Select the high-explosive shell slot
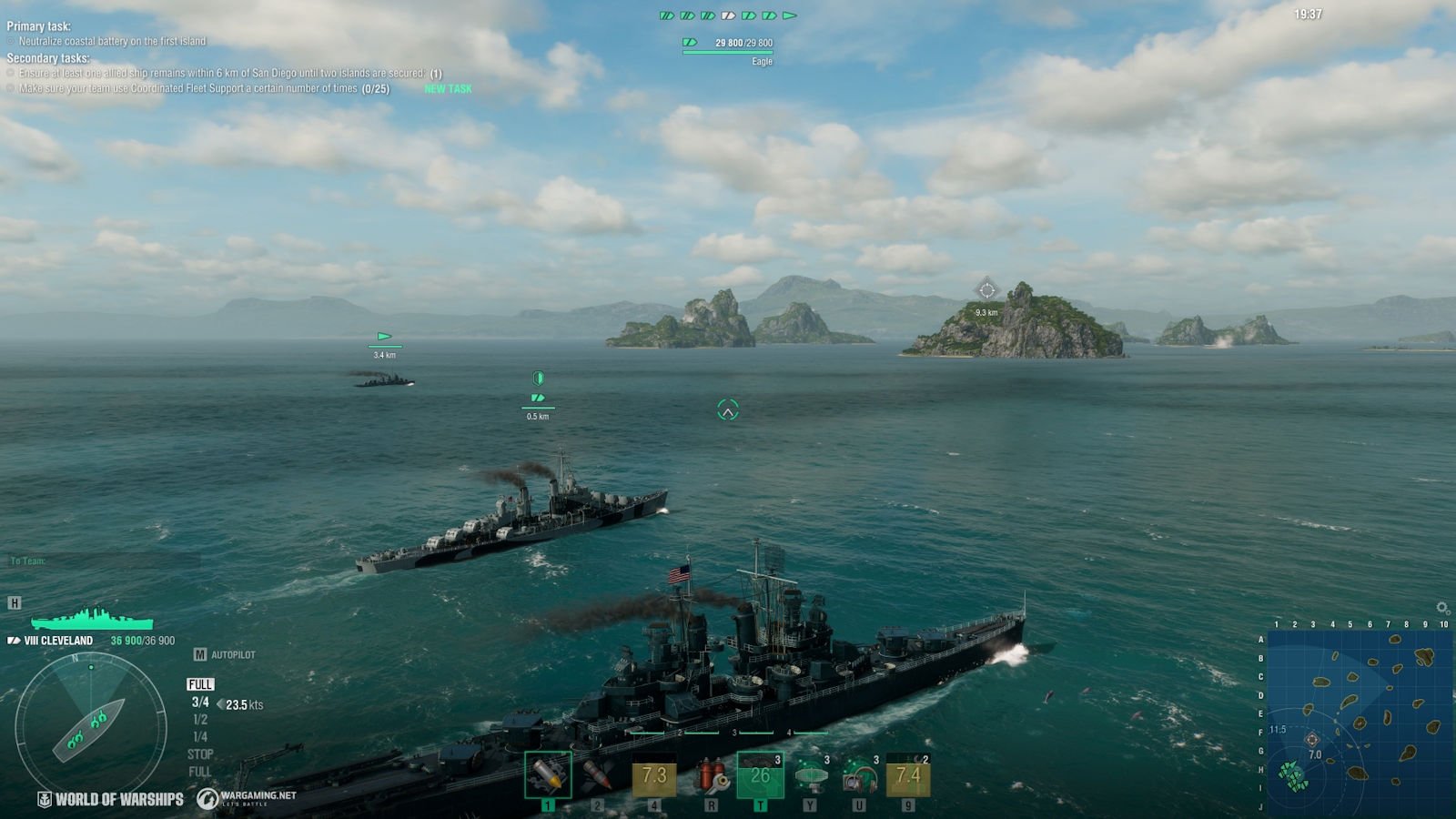The image size is (1456, 819). click(x=548, y=775)
